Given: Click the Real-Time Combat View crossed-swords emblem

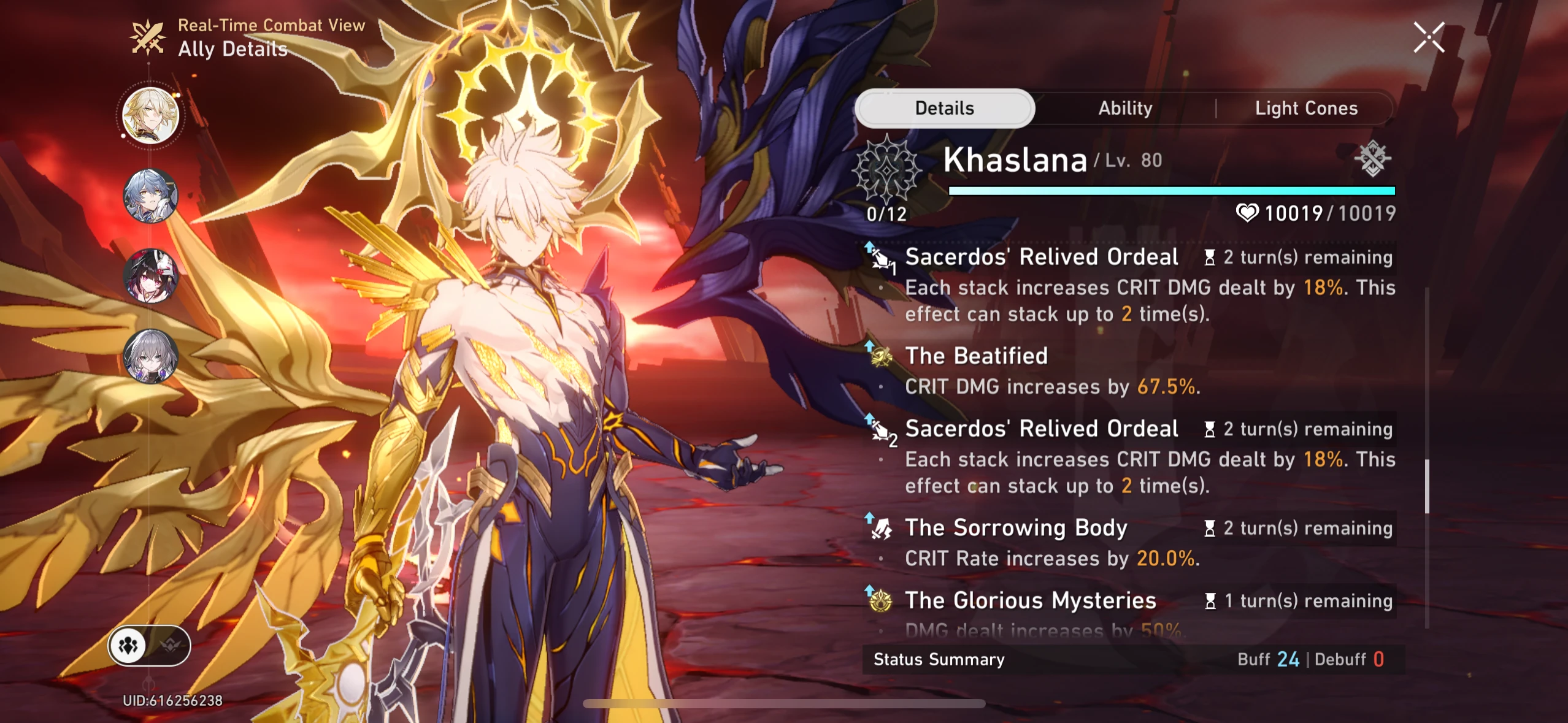Looking at the screenshot, I should (147, 37).
